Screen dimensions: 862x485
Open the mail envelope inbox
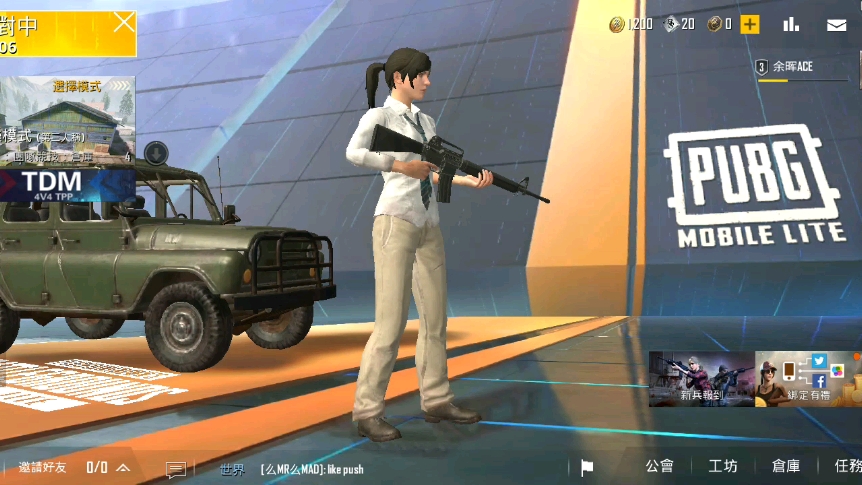pyautogui.click(x=836, y=25)
